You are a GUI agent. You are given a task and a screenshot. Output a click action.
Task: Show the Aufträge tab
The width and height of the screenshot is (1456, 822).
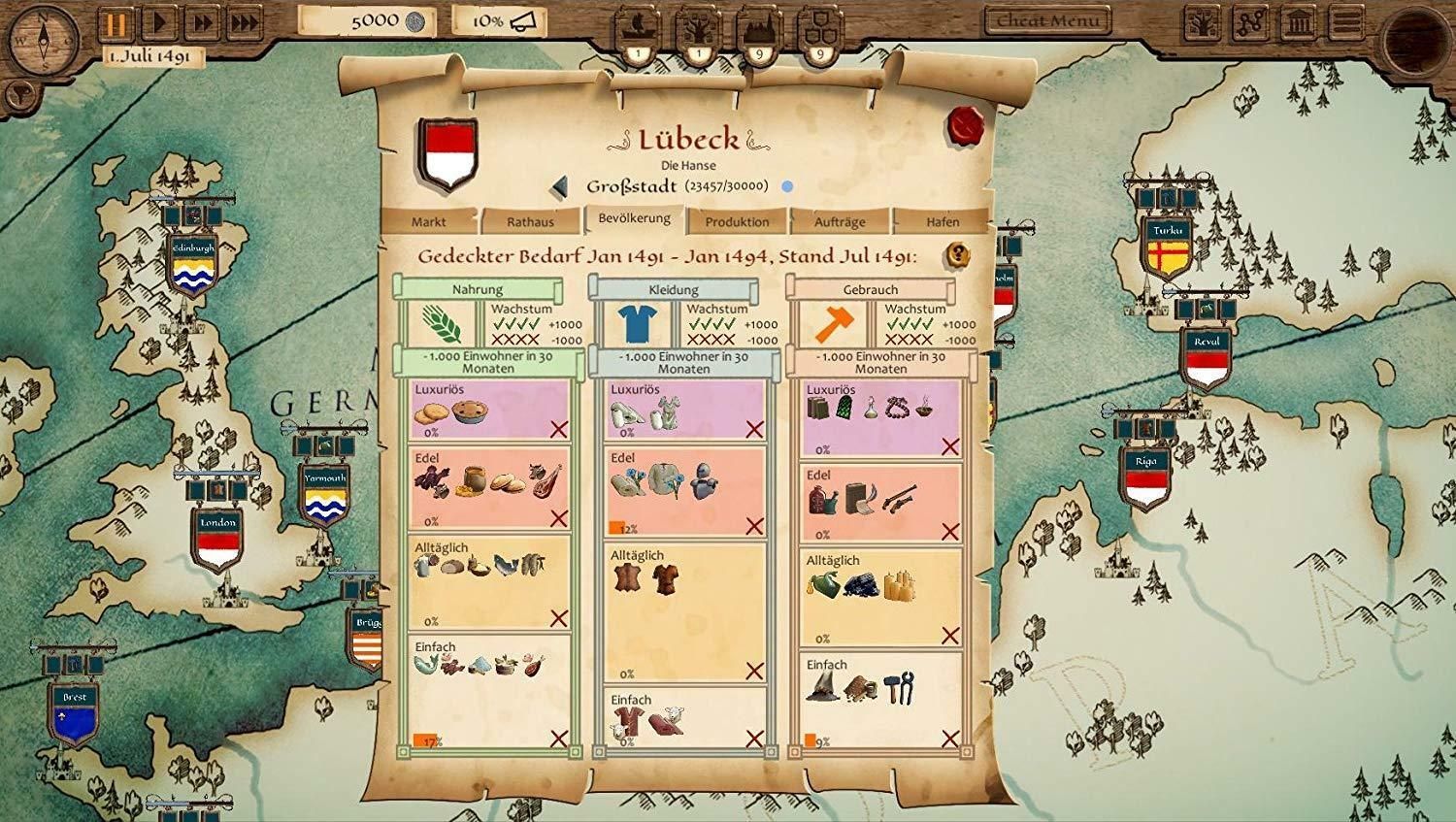tap(840, 221)
